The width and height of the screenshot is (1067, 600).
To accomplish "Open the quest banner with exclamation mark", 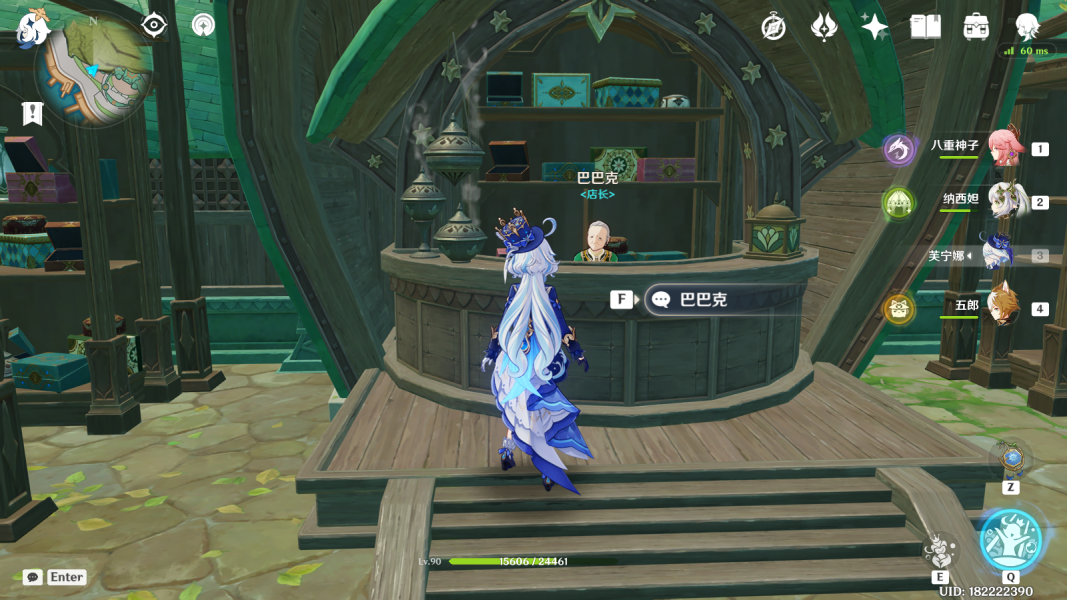I will point(32,113).
